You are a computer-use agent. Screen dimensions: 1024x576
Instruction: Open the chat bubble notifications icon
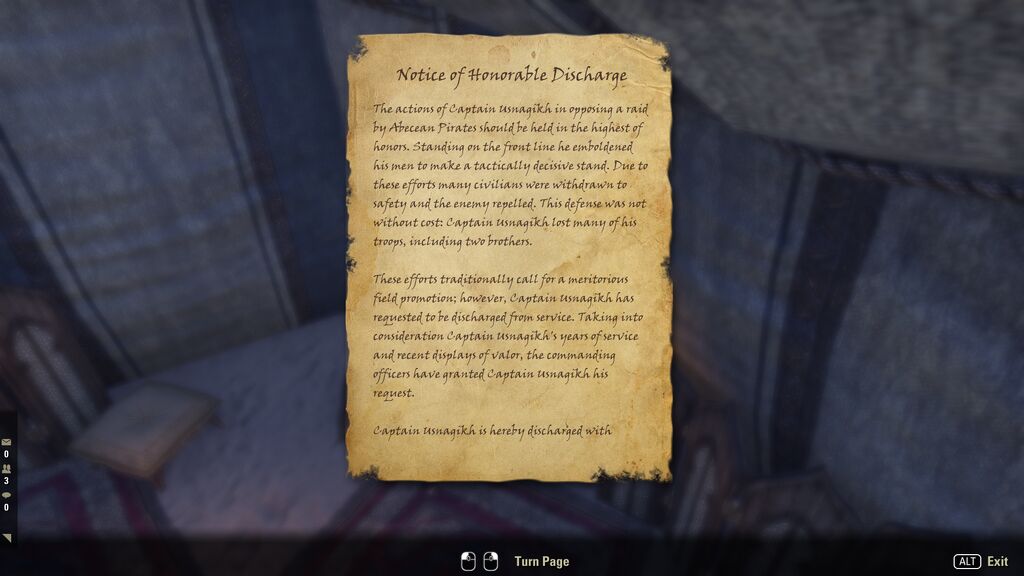[6, 494]
